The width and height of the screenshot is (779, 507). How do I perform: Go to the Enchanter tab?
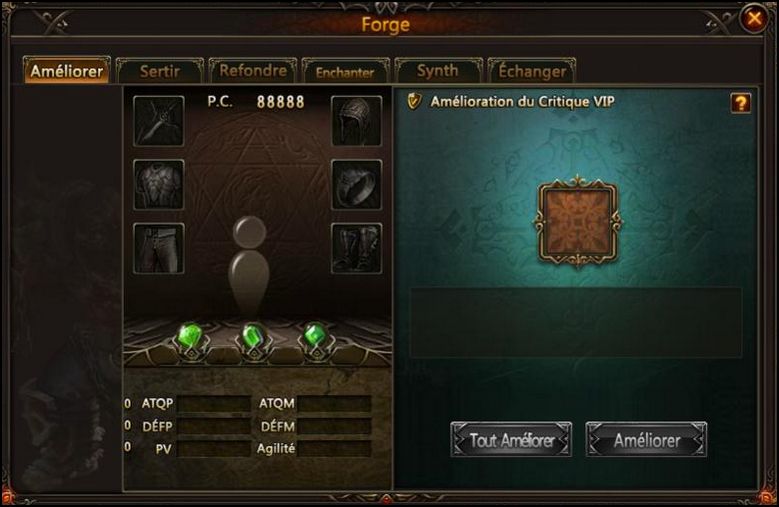(x=345, y=72)
